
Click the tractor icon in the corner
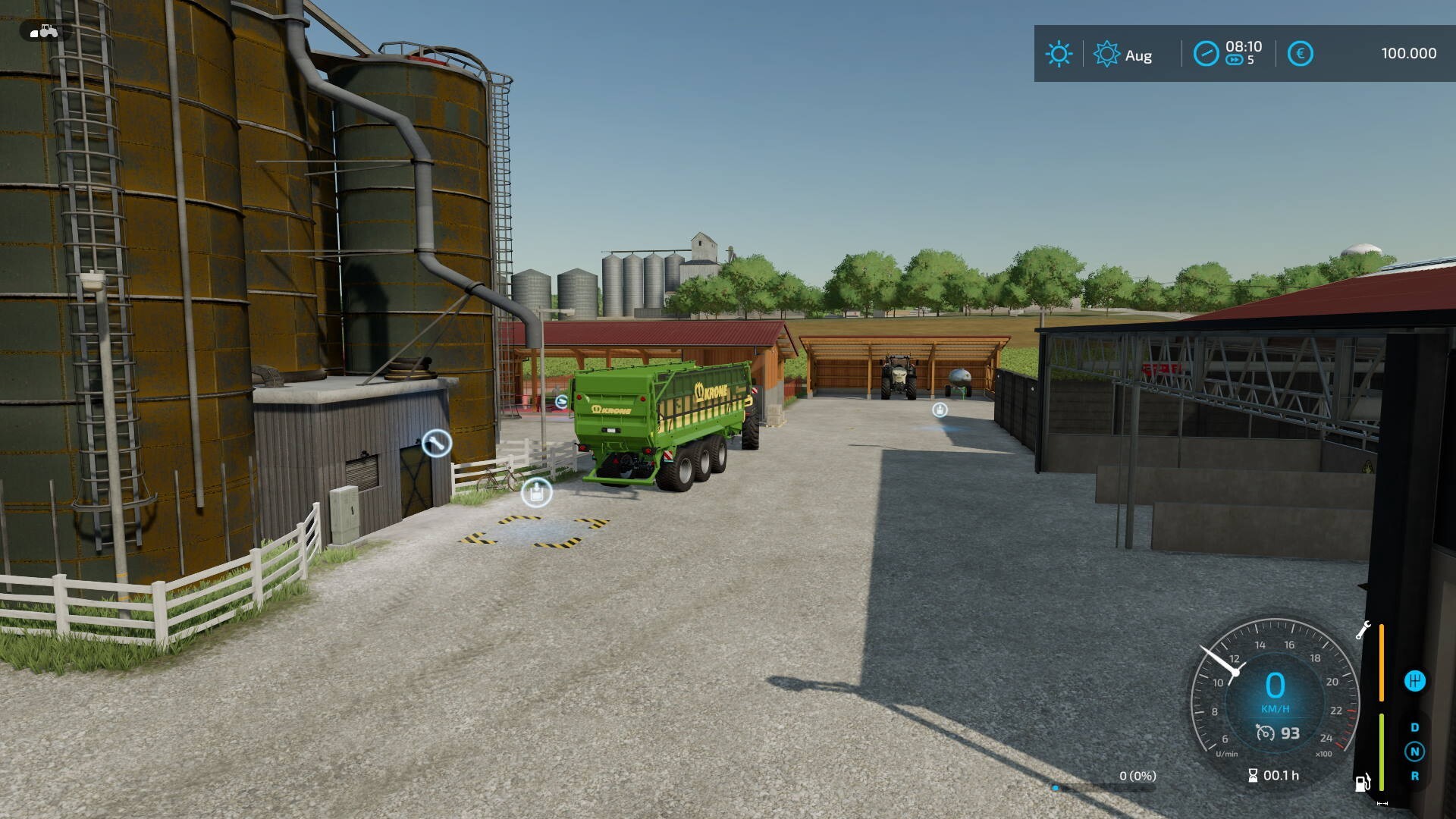coord(44,32)
